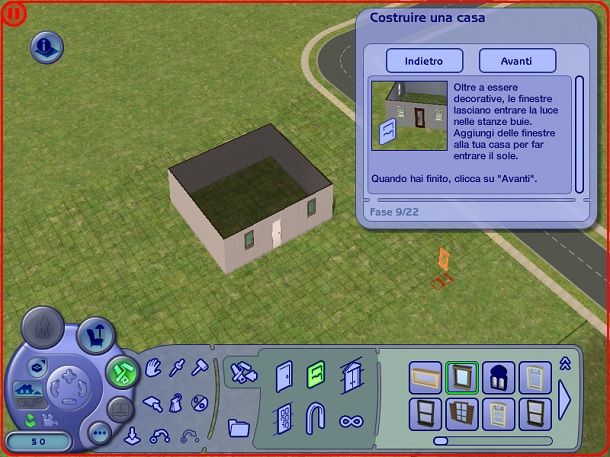Advance the tutorial with Avanti
This screenshot has width=610, height=457.
pyautogui.click(x=517, y=60)
